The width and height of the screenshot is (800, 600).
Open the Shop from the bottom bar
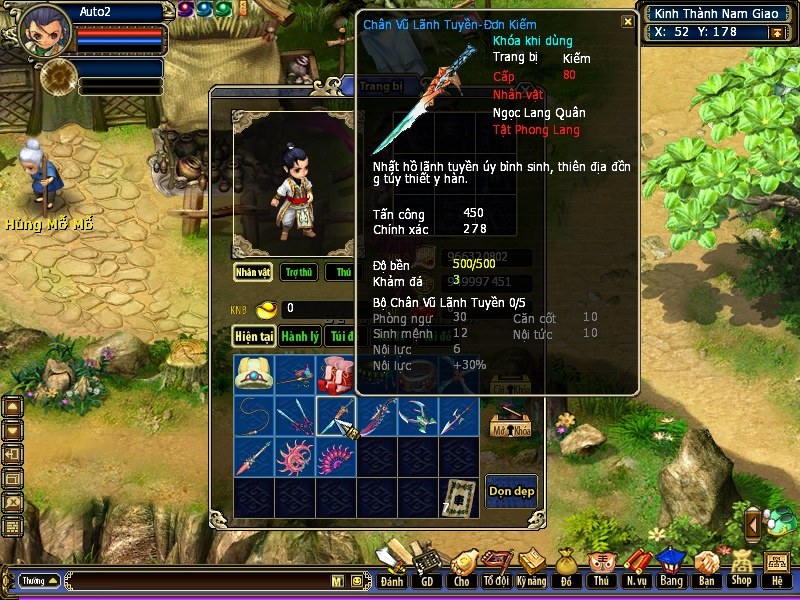click(x=741, y=566)
